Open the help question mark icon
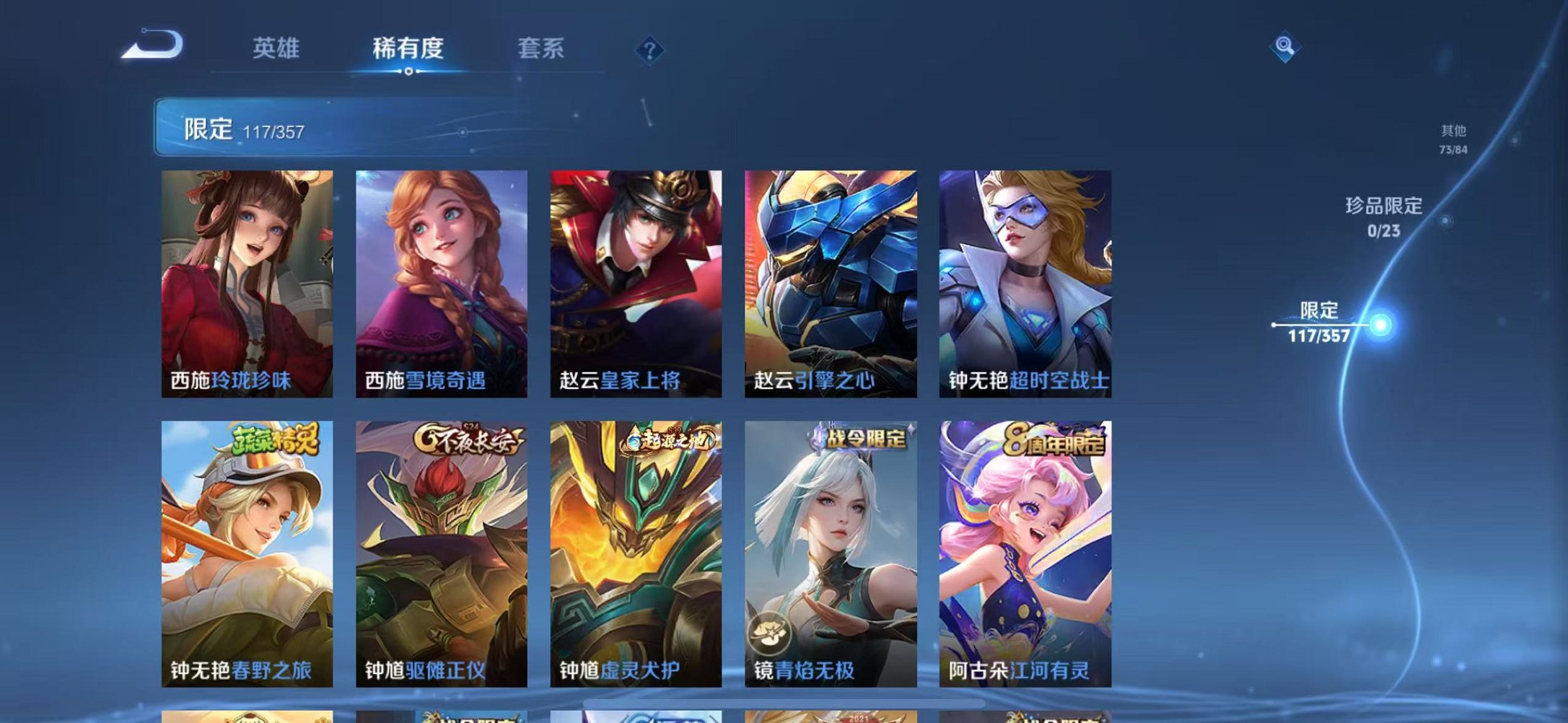Image resolution: width=1568 pixels, height=723 pixels. 649,50
